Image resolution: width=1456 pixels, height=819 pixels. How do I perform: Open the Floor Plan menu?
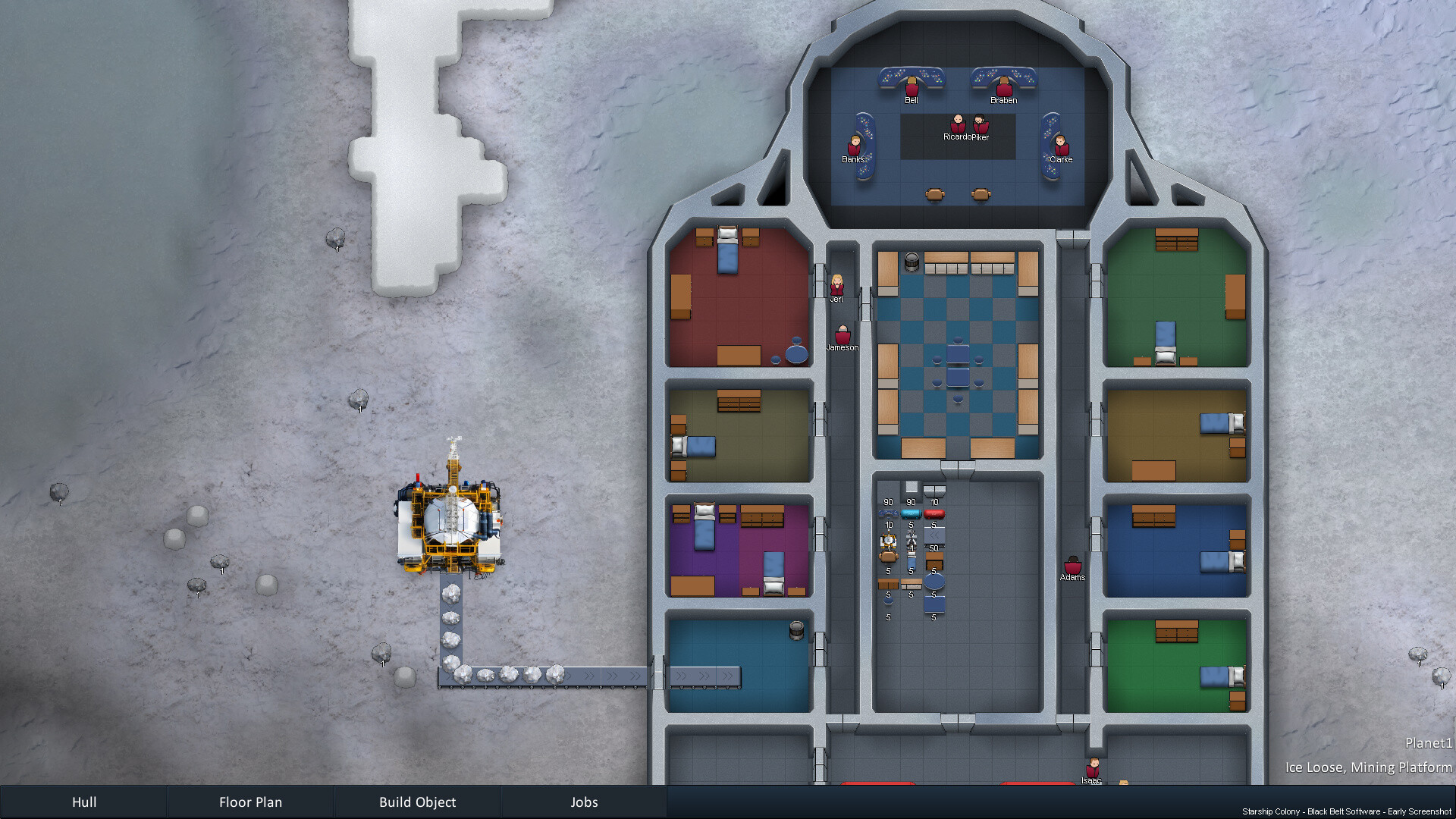click(x=250, y=802)
